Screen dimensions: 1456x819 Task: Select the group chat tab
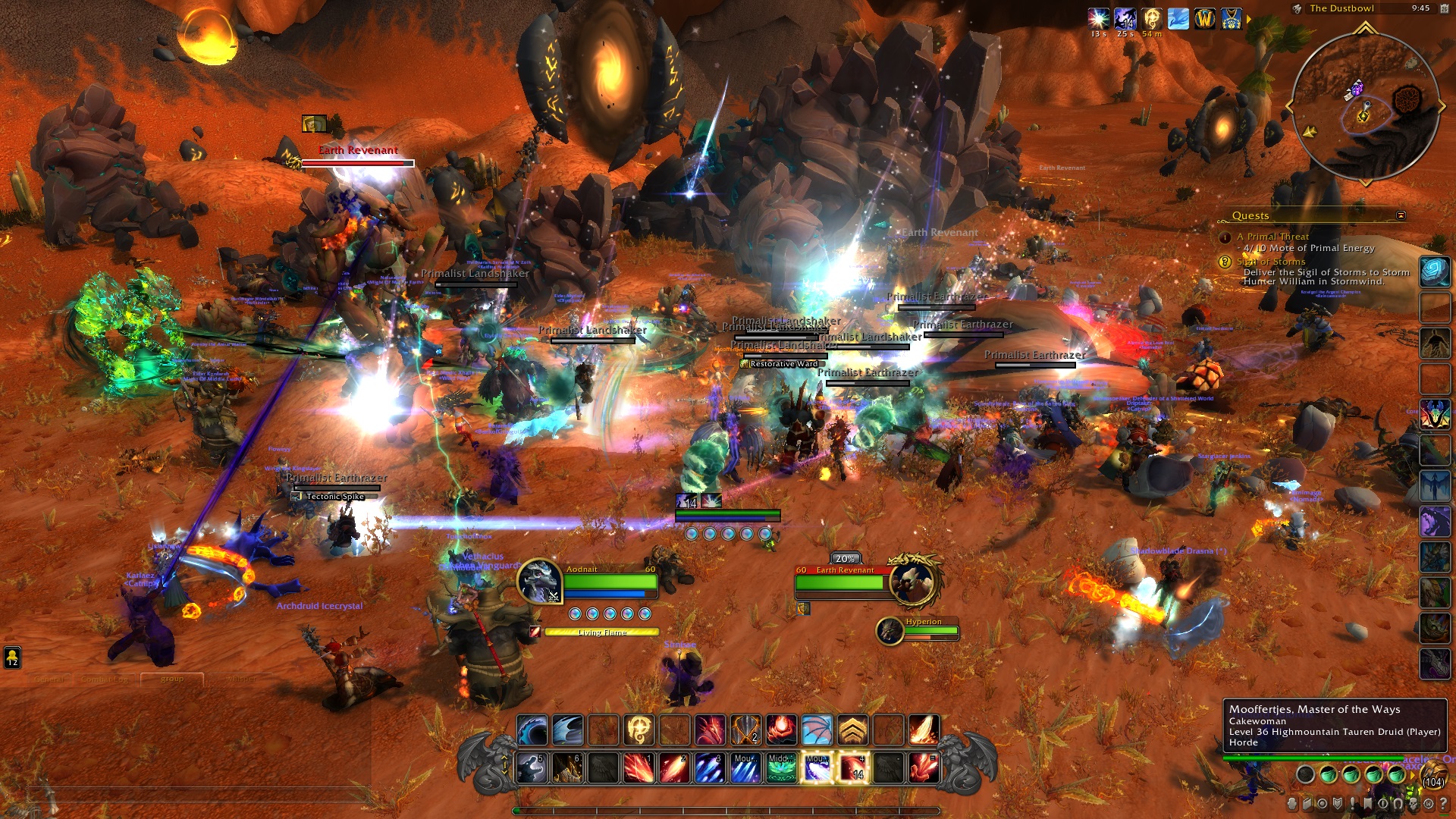pos(172,679)
